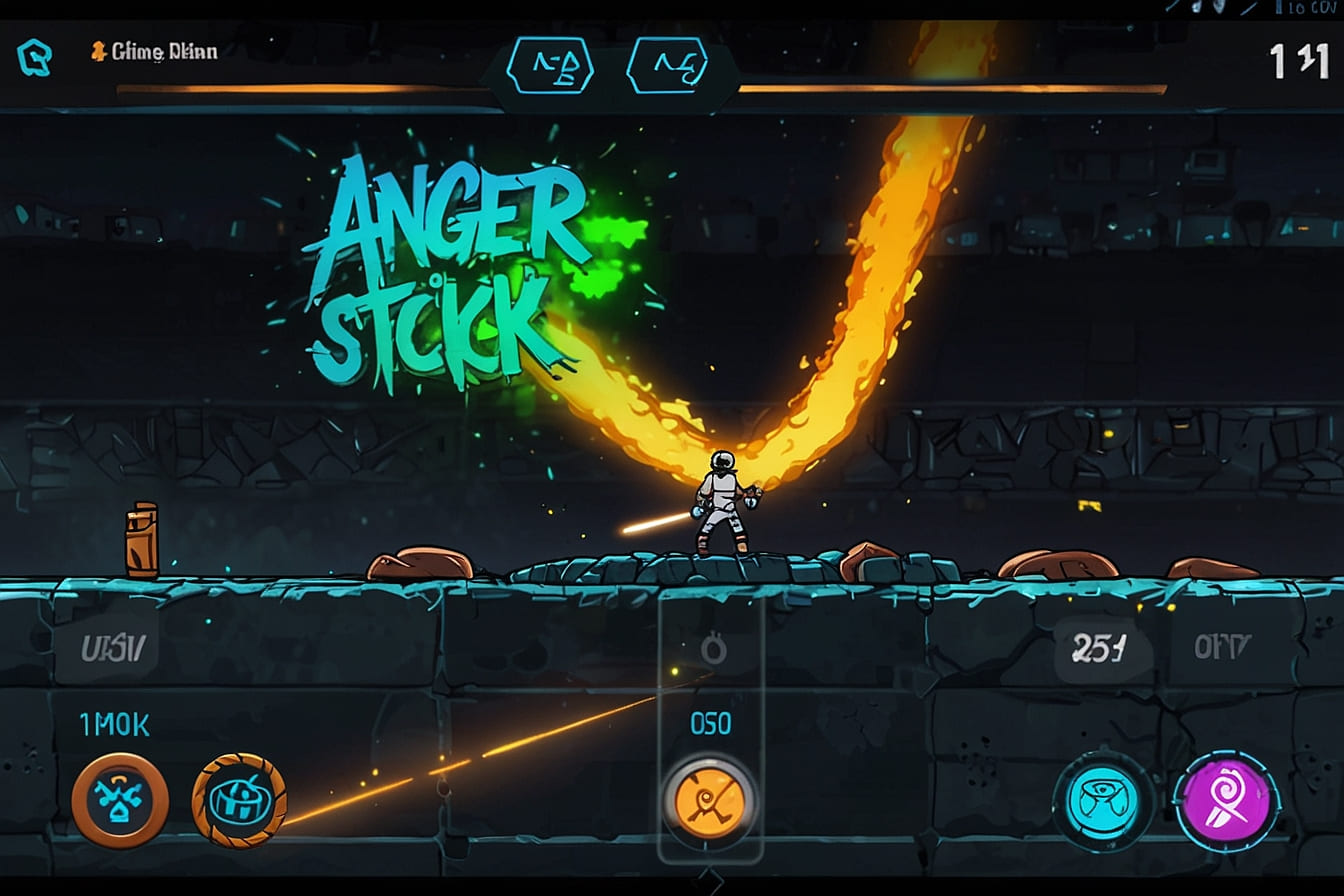Click the timer icon above the 050 value

click(713, 647)
